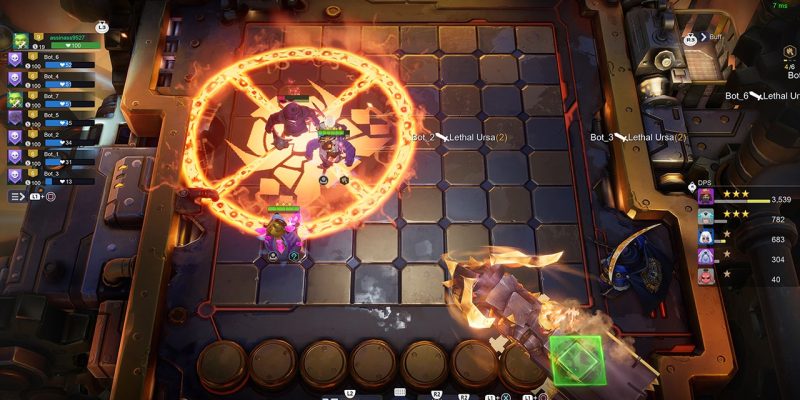800x400 pixels.
Task: Choose Bot_7 in the player list
Action: click(x=45, y=98)
